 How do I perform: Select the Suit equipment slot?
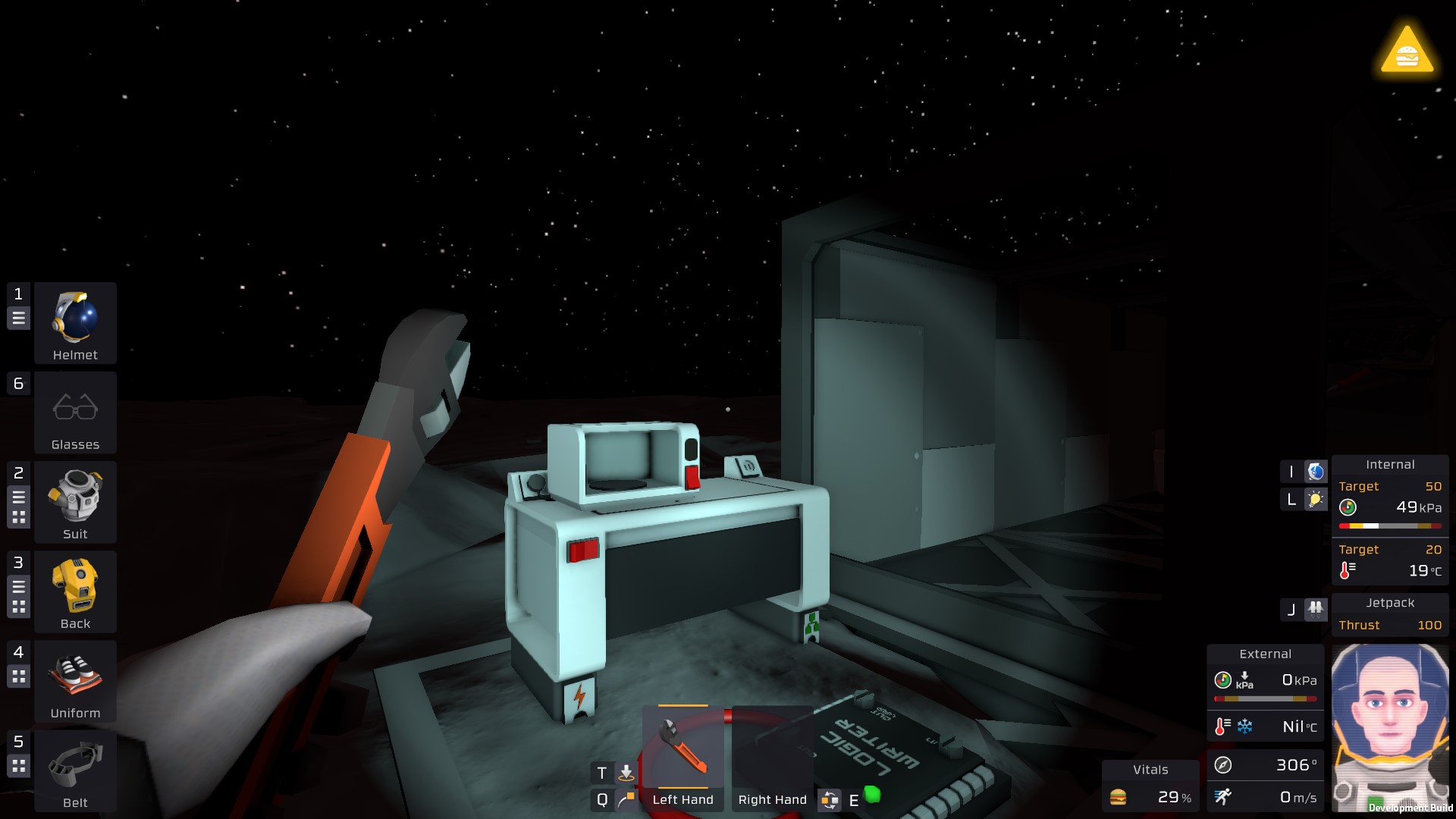75,501
